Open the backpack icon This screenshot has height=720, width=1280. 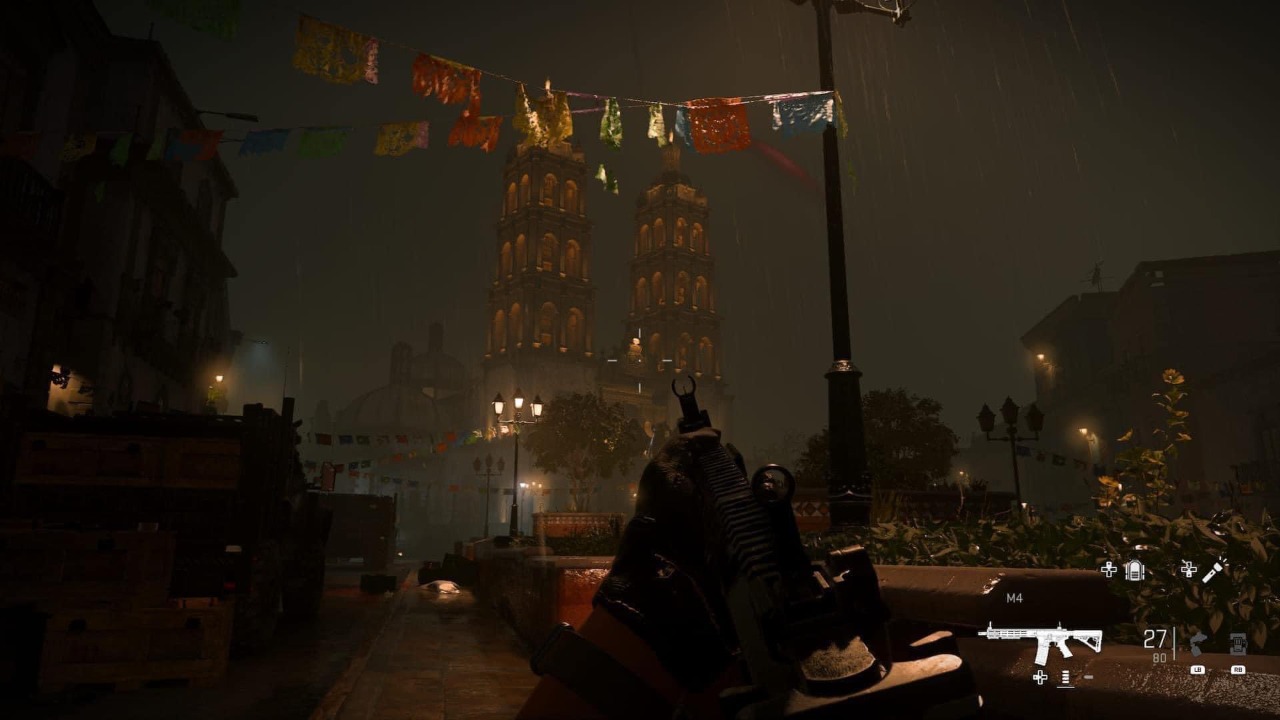pos(1134,570)
